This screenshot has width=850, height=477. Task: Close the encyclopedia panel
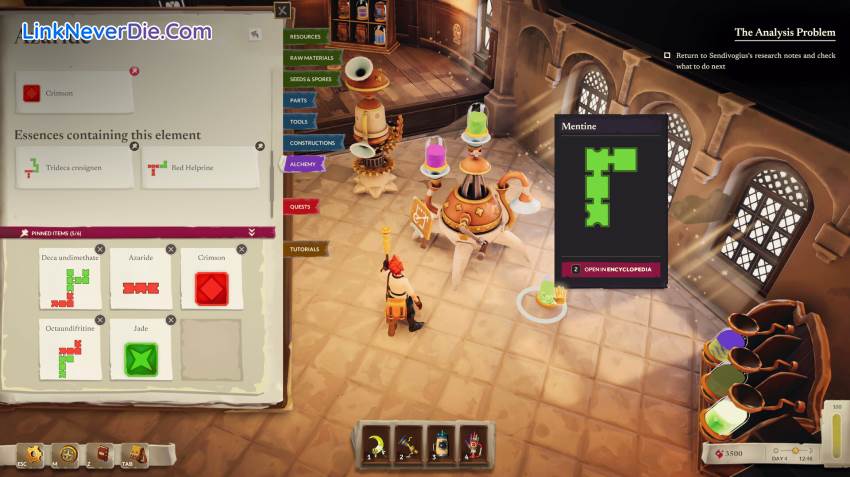[x=283, y=11]
